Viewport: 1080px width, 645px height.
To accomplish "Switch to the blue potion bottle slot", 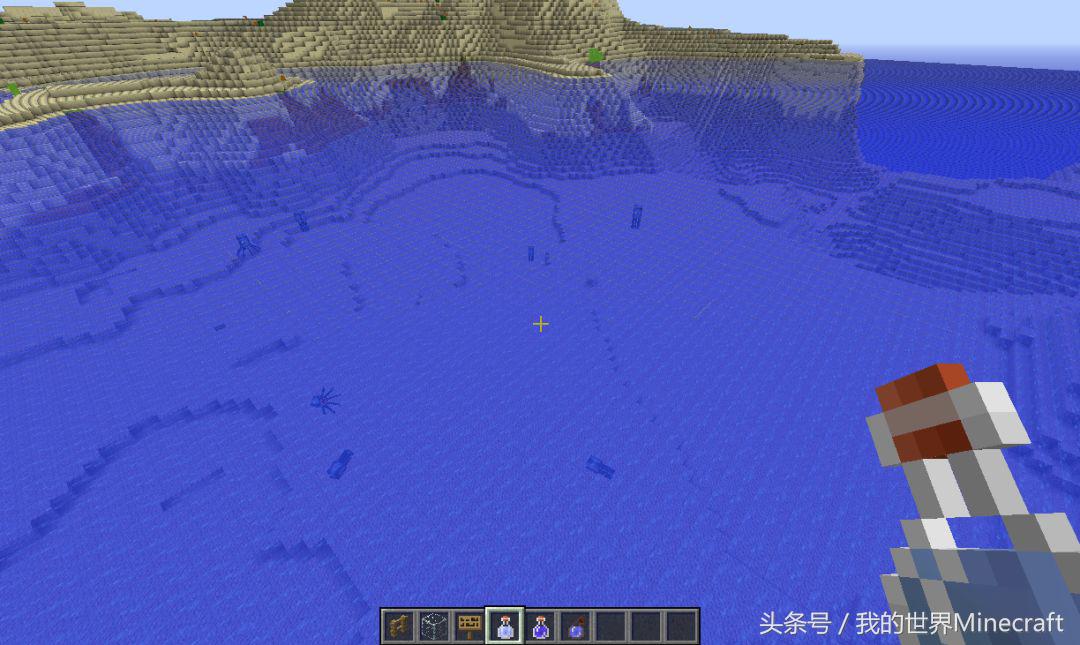I will click(x=540, y=626).
